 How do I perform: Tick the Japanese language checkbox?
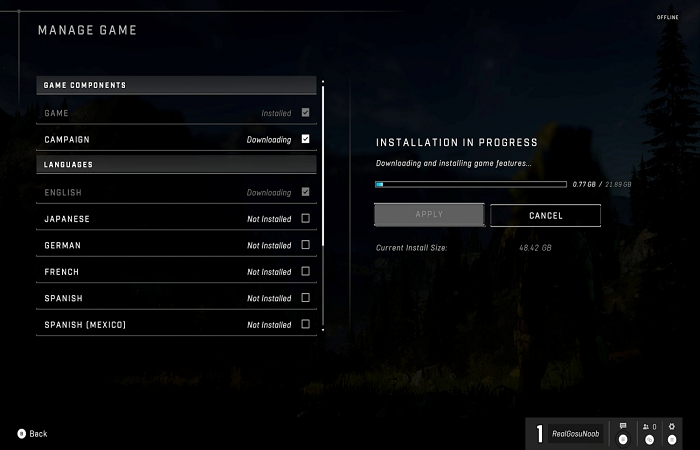point(305,218)
